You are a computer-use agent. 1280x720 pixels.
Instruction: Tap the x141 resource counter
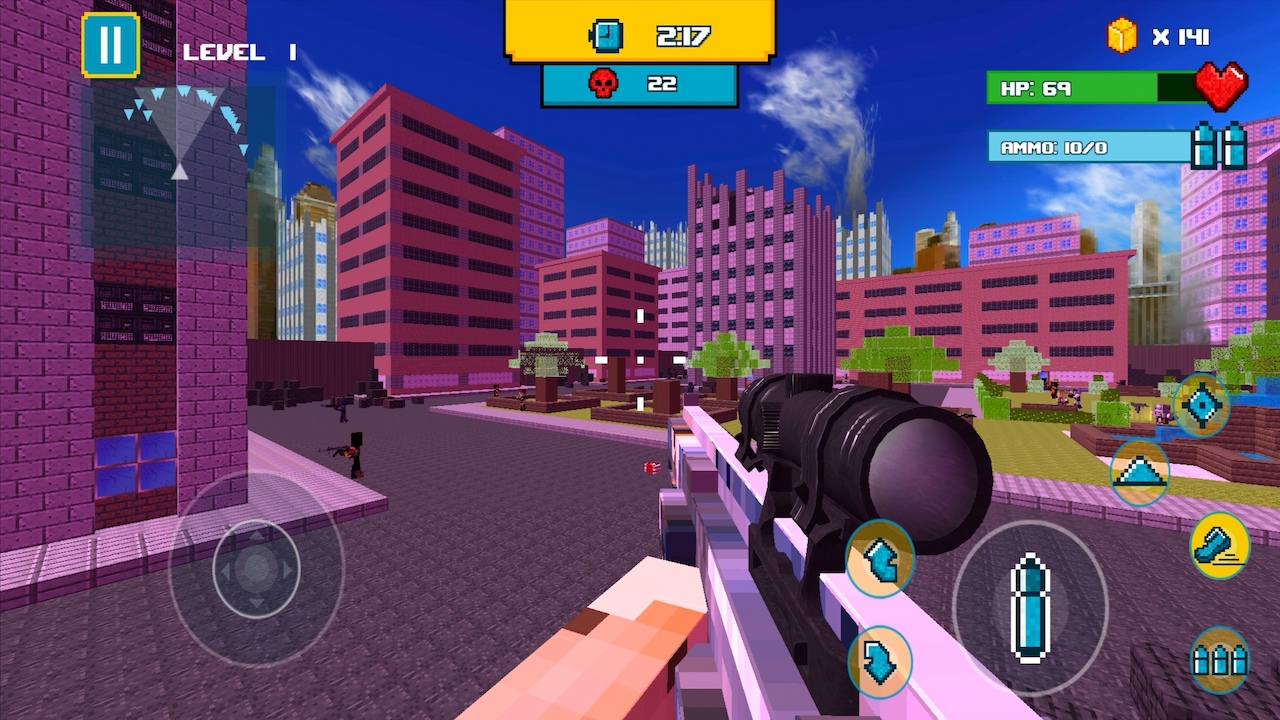click(x=1180, y=36)
